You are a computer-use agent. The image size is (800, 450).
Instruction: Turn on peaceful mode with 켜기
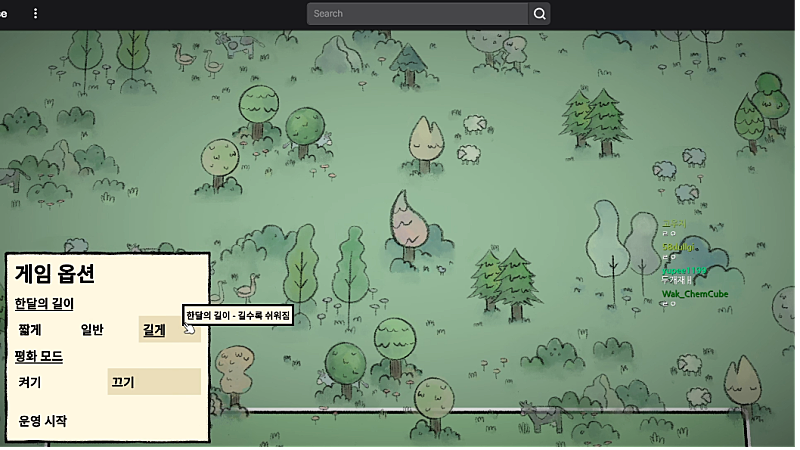[x=30, y=382]
